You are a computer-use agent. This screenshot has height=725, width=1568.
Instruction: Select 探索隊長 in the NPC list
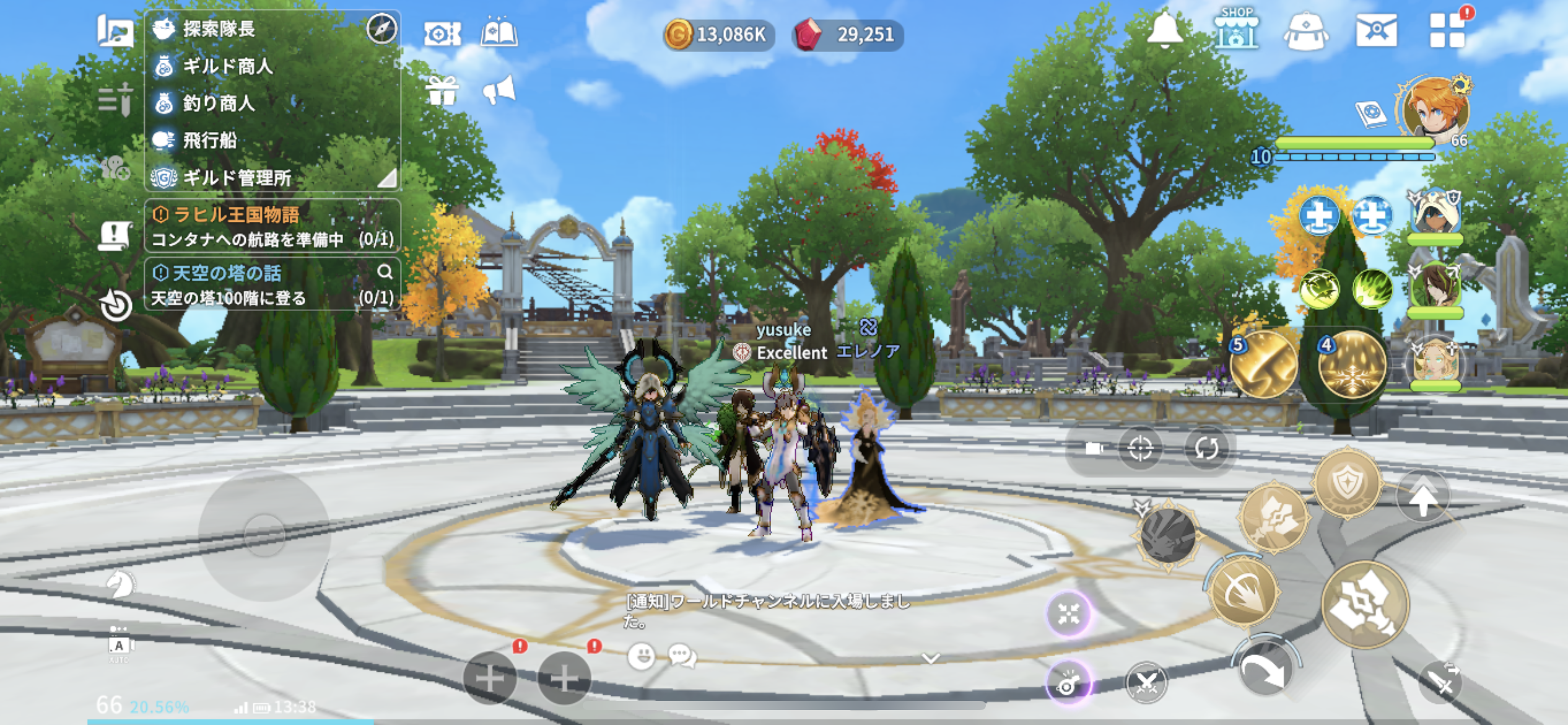(218, 29)
